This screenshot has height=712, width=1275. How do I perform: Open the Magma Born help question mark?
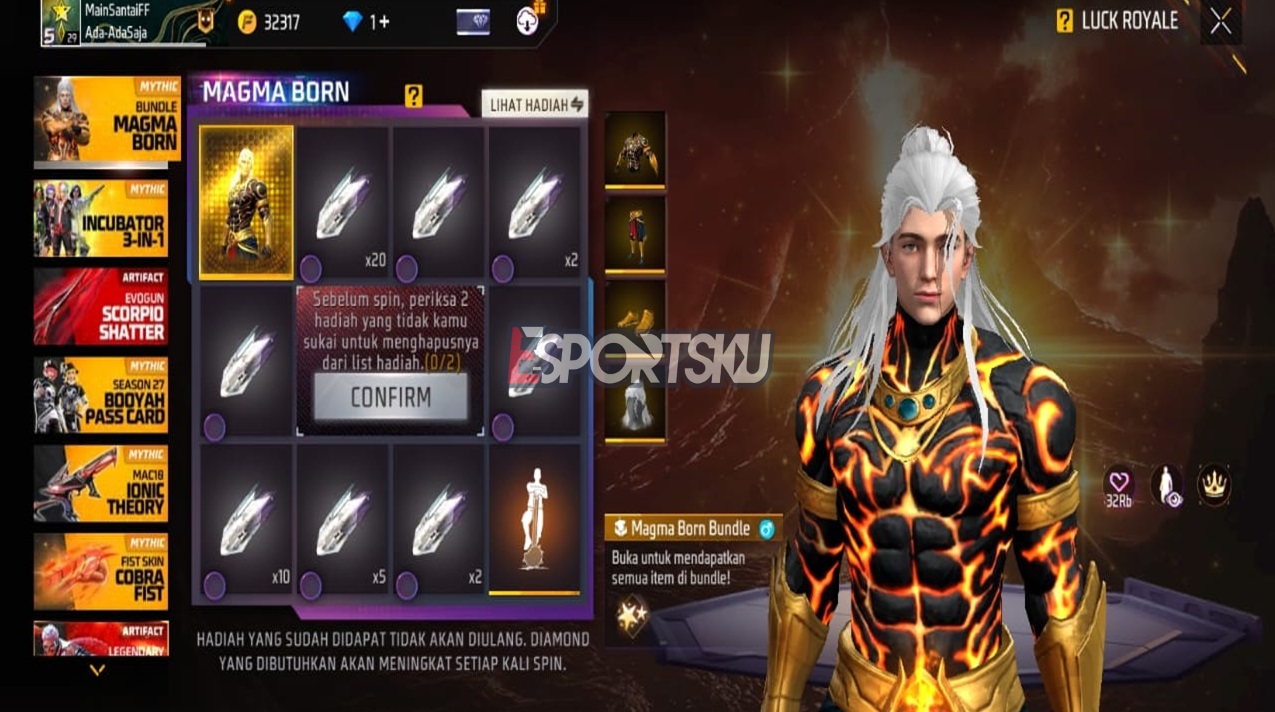(413, 96)
